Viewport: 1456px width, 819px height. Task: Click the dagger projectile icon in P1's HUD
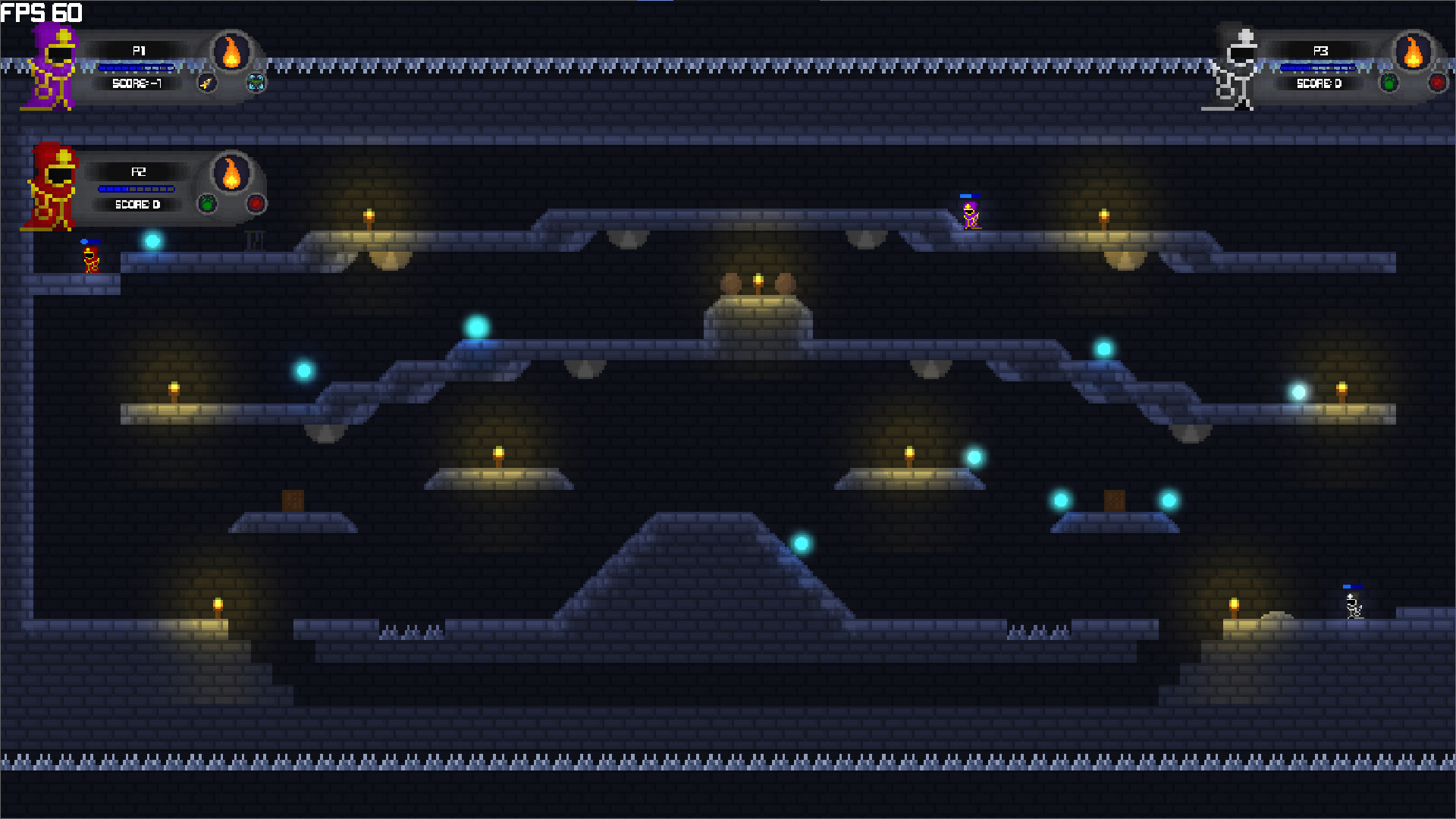click(208, 84)
